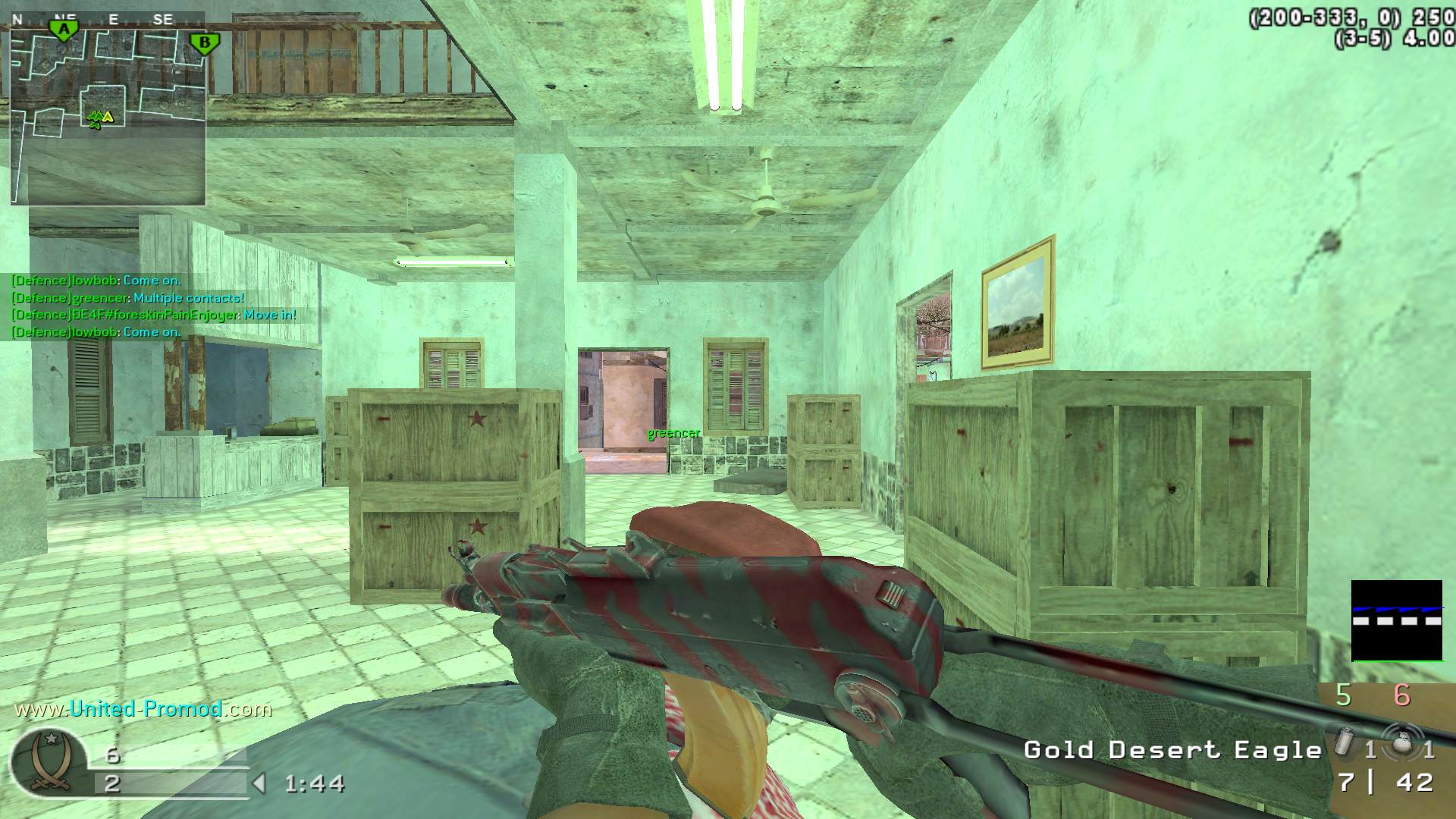Click the yellow player arrow on minimap

tap(108, 117)
